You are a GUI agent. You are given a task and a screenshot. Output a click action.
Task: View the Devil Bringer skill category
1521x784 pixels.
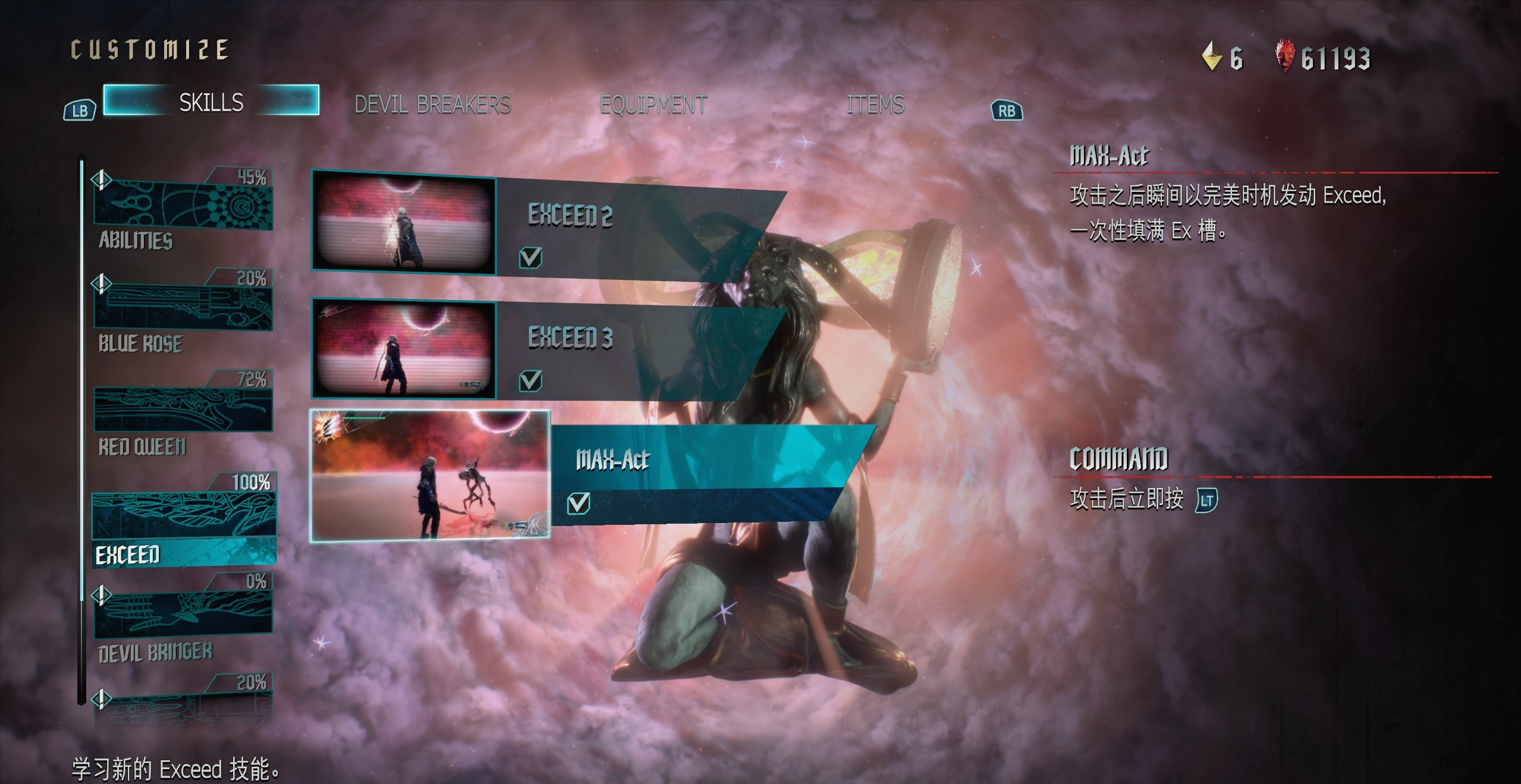[x=183, y=618]
